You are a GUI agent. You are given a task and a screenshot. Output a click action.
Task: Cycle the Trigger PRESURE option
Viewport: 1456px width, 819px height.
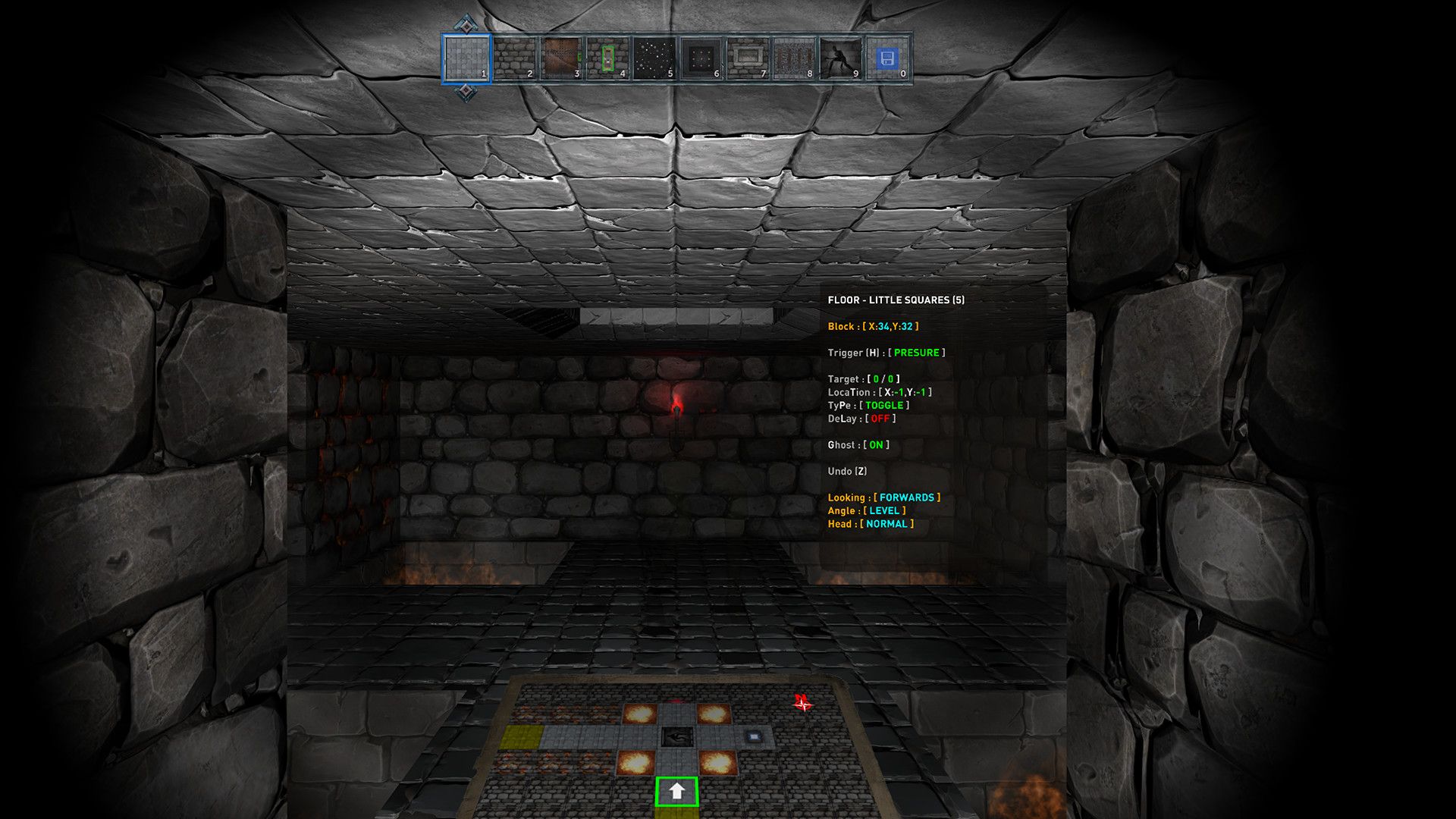918,352
